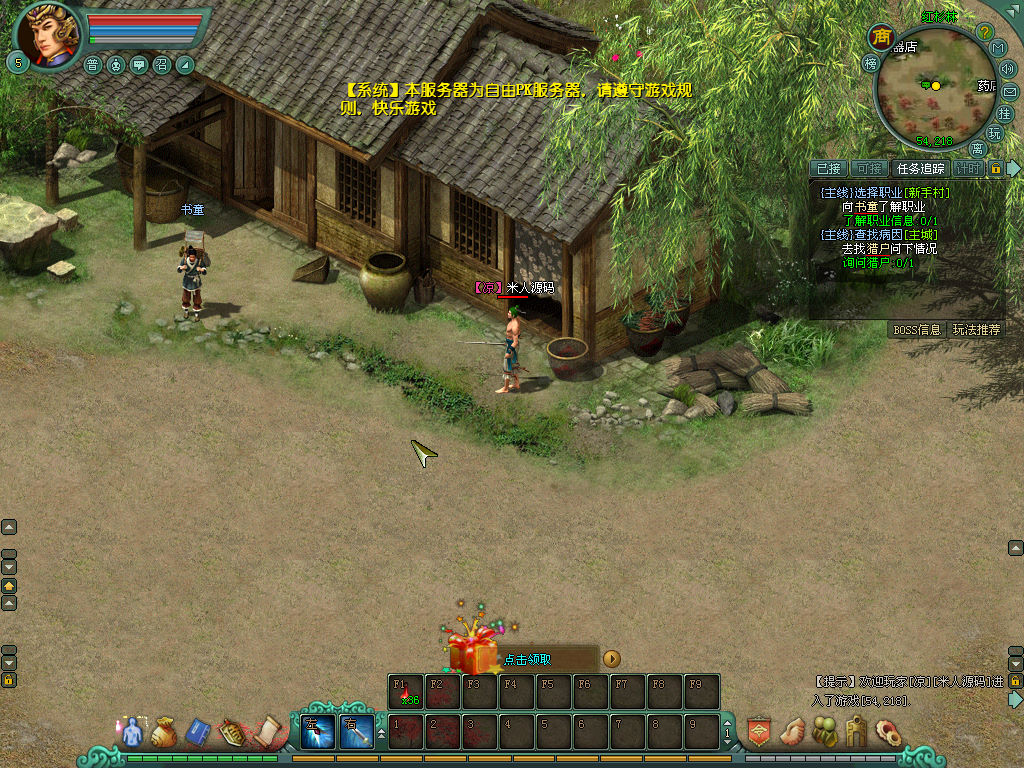Image resolution: width=1024 pixels, height=768 pixels.
Task: Open the blue book icon in bottom menu
Action: (198, 733)
